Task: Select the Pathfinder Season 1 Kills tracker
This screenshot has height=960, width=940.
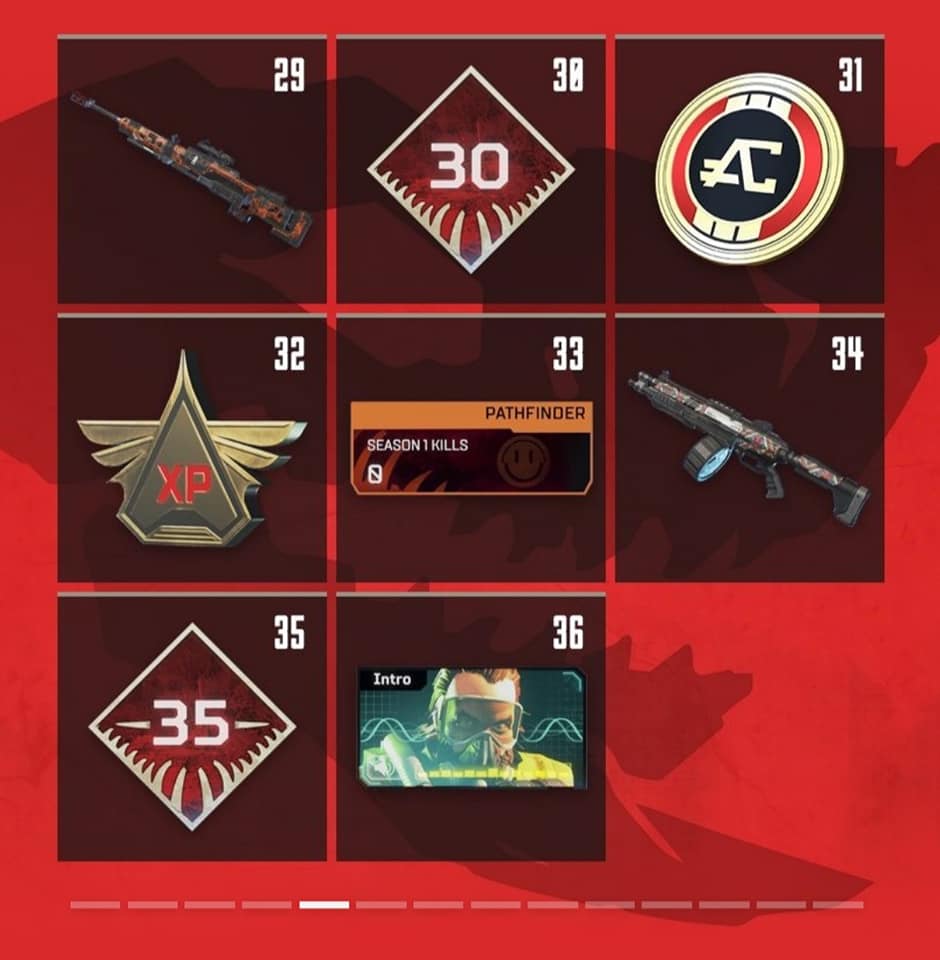Action: (x=470, y=448)
